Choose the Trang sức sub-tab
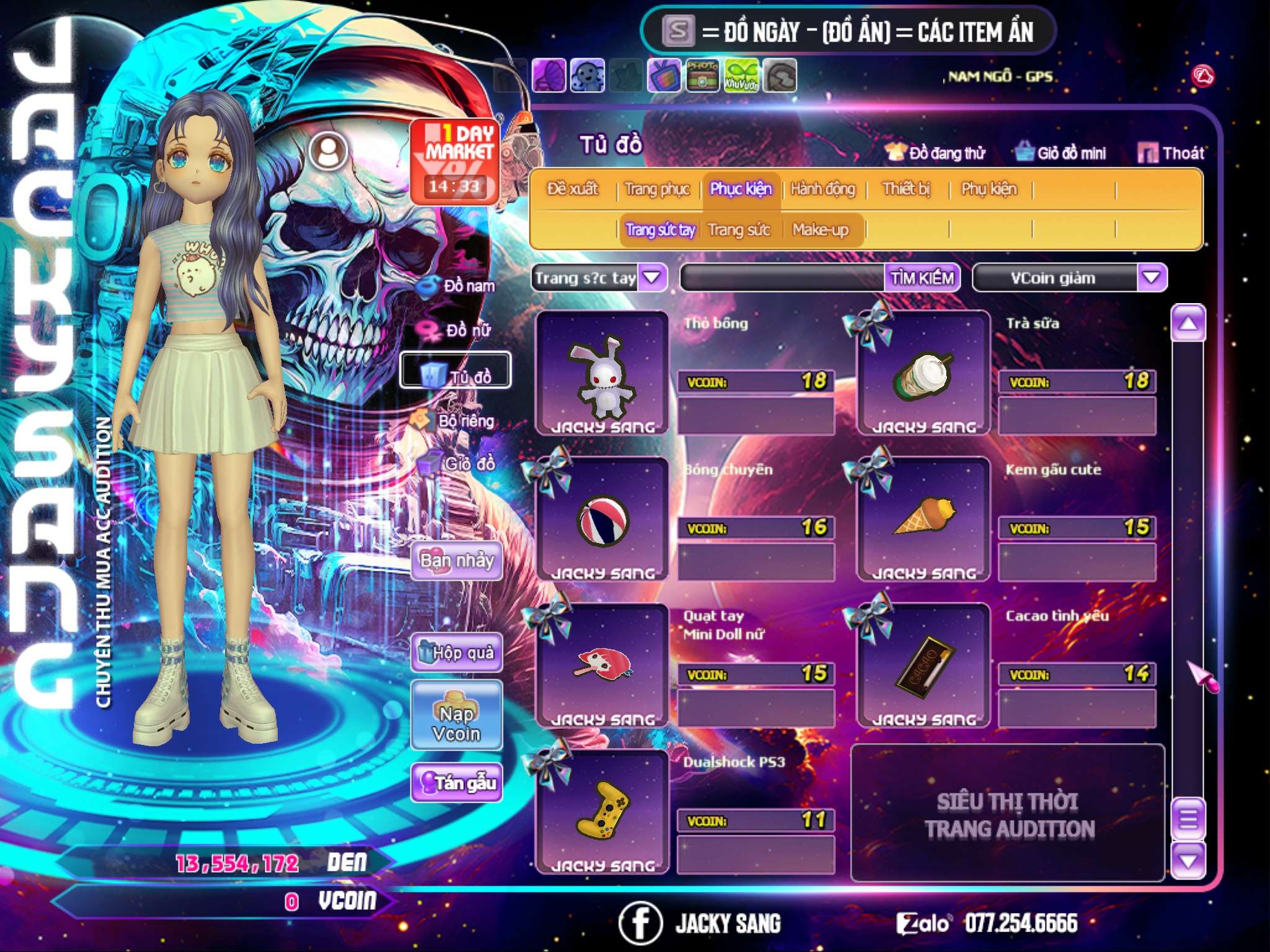 pyautogui.click(x=739, y=230)
